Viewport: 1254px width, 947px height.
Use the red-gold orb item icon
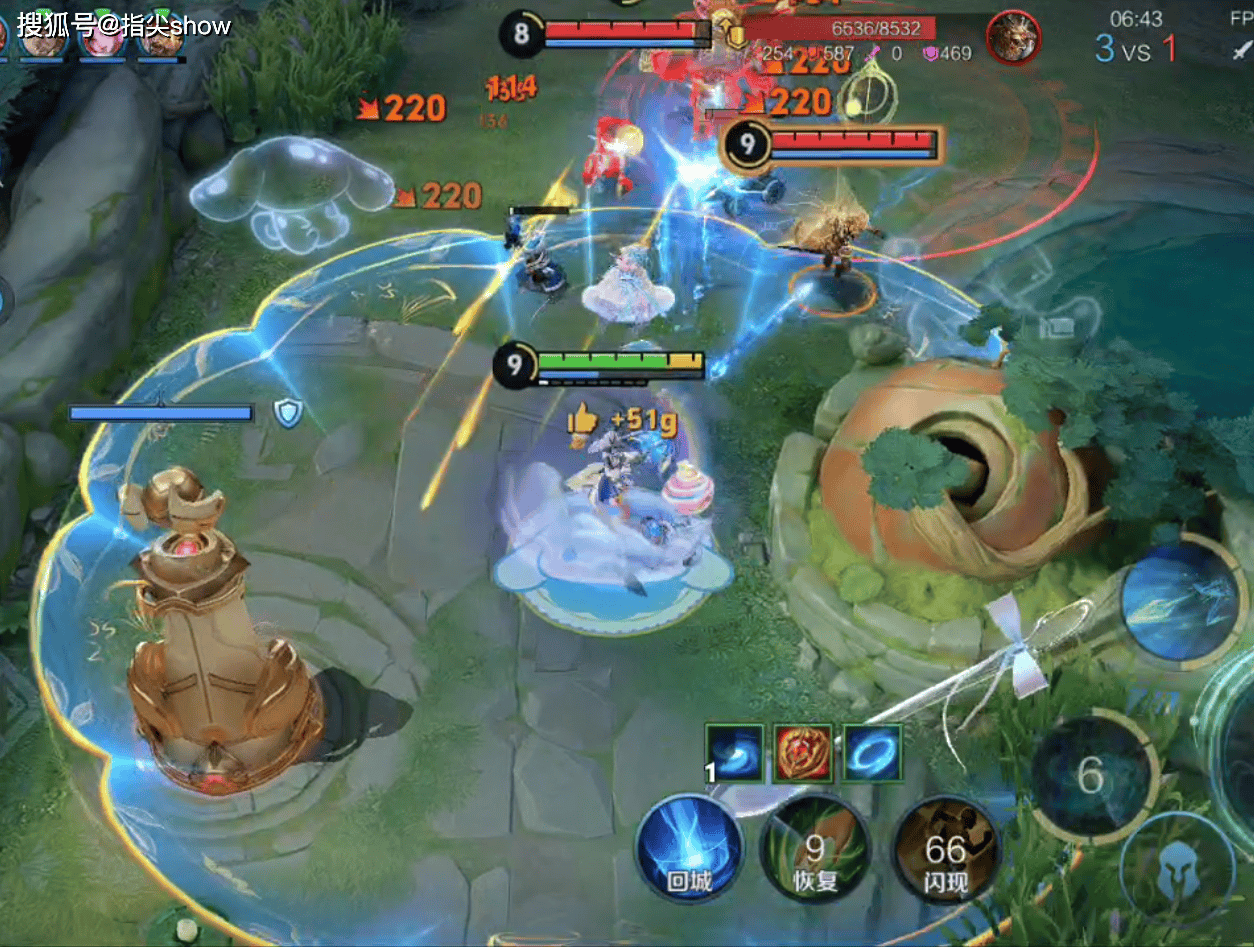point(804,753)
